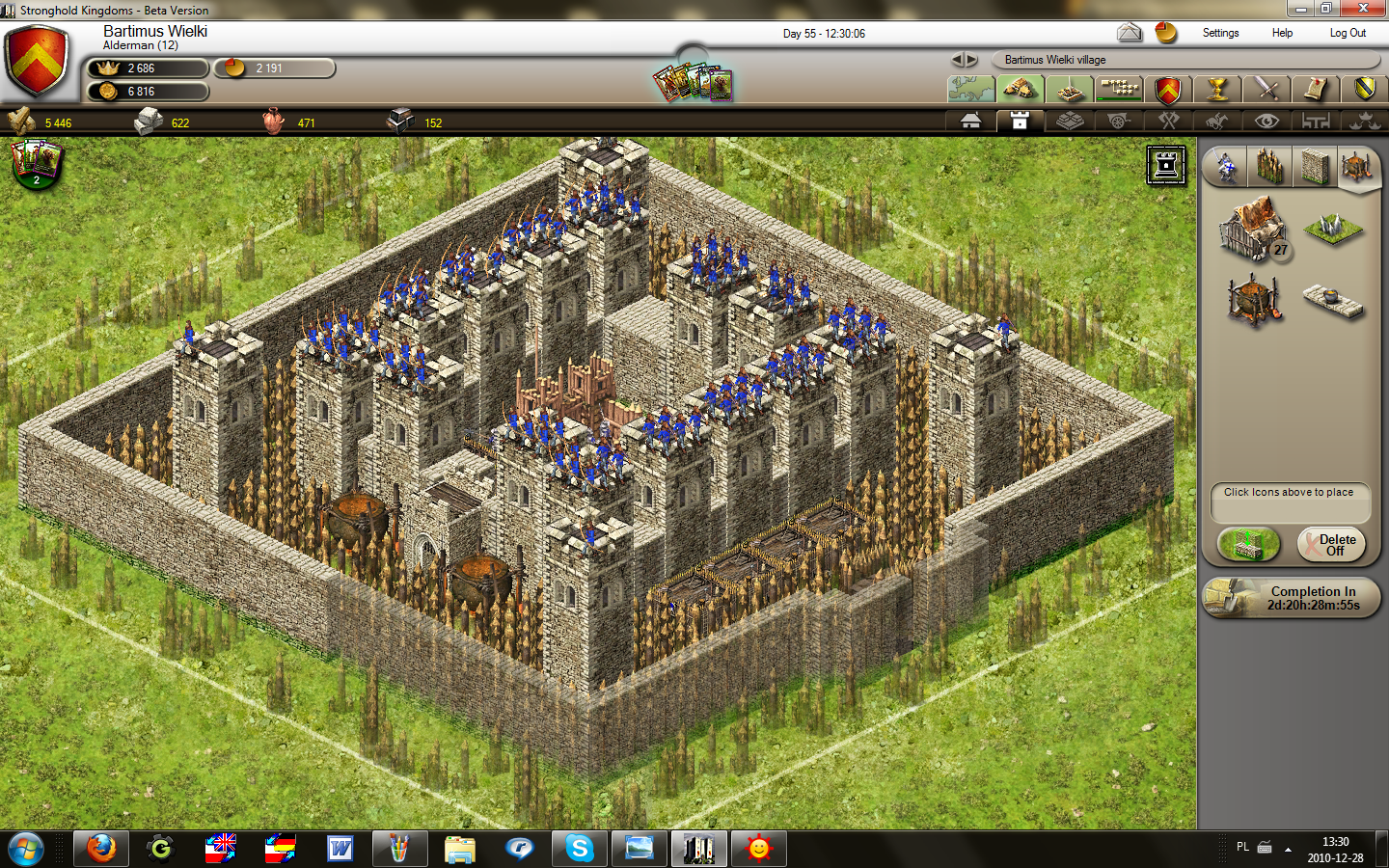Viewport: 1389px width, 868px height.
Task: Log Out of the game
Action: click(1348, 33)
